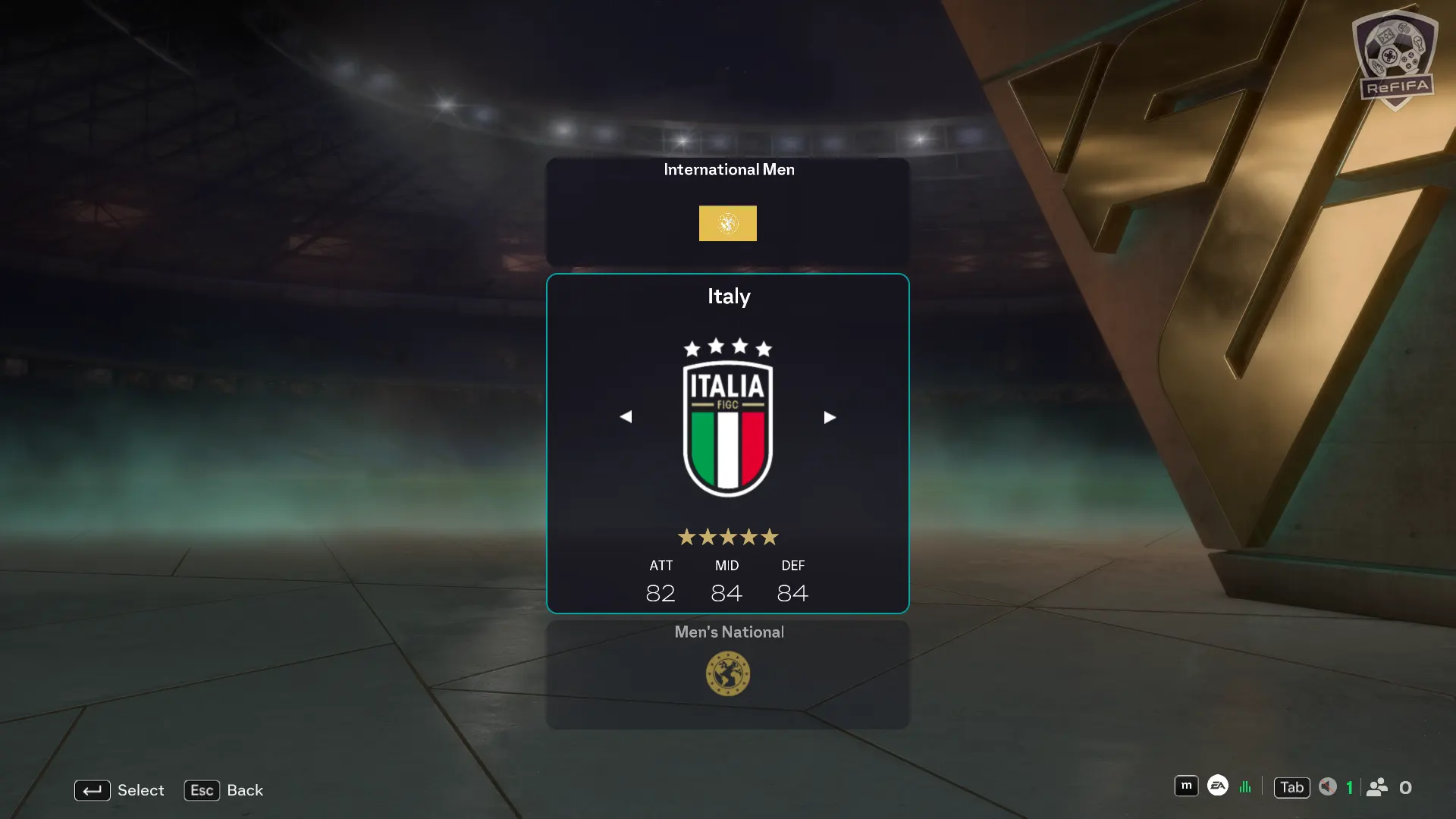Image resolution: width=1456 pixels, height=819 pixels.
Task: Open the friends list icon
Action: tap(1377, 787)
